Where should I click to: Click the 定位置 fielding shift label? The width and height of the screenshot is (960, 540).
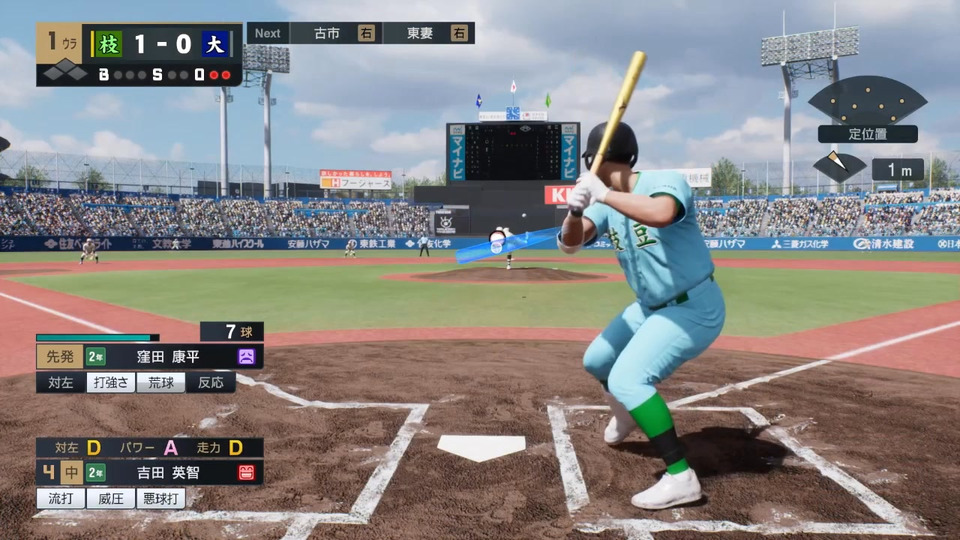click(x=867, y=134)
